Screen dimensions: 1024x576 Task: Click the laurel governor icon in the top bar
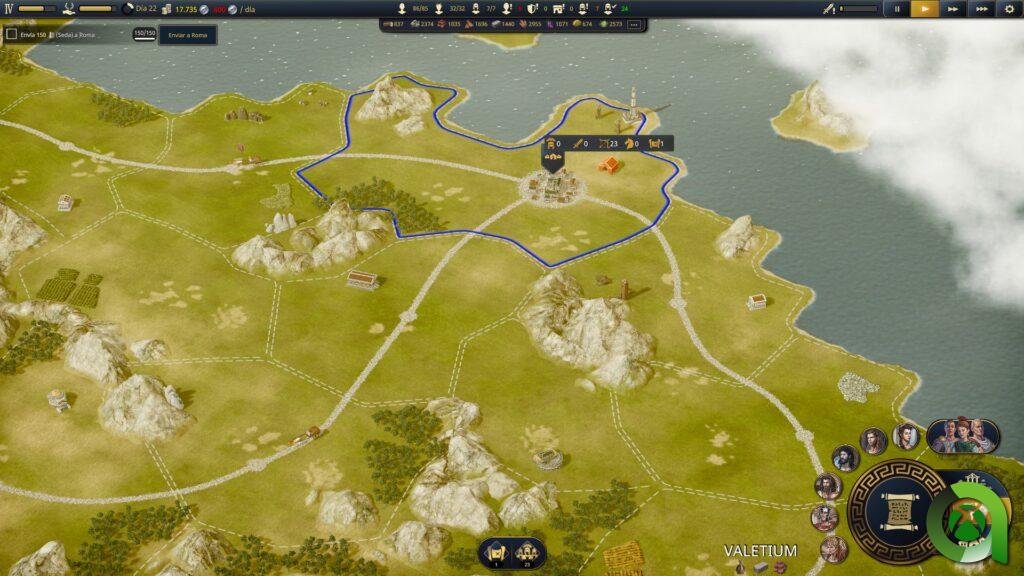click(68, 9)
